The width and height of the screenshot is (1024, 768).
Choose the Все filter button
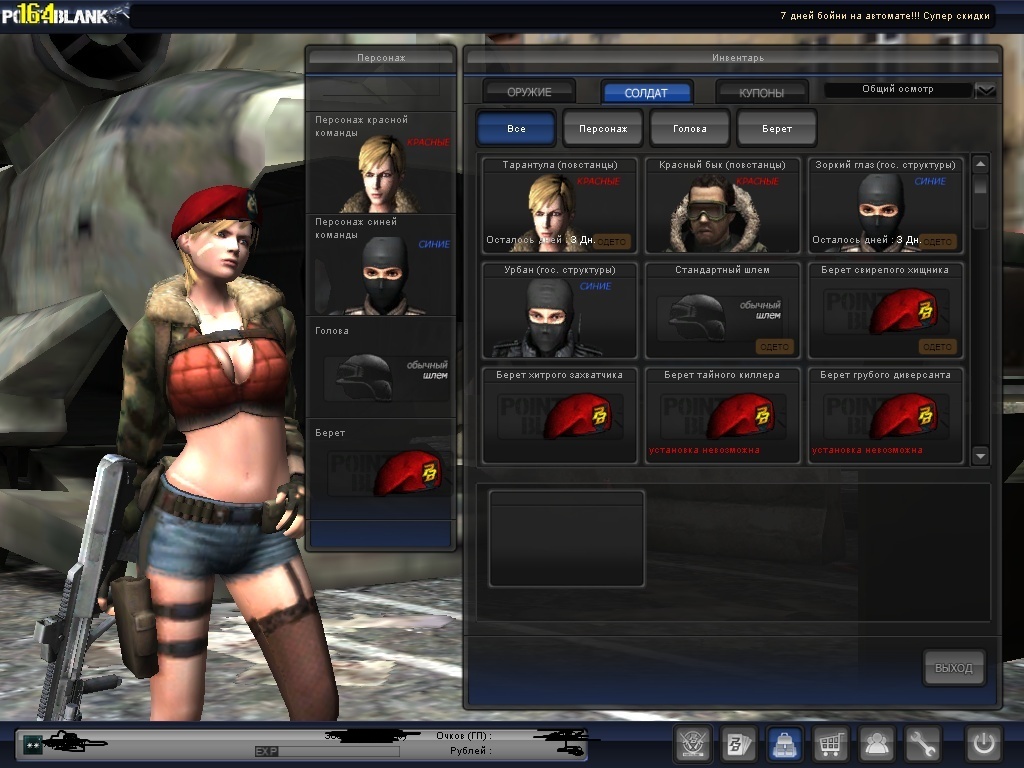pos(516,129)
